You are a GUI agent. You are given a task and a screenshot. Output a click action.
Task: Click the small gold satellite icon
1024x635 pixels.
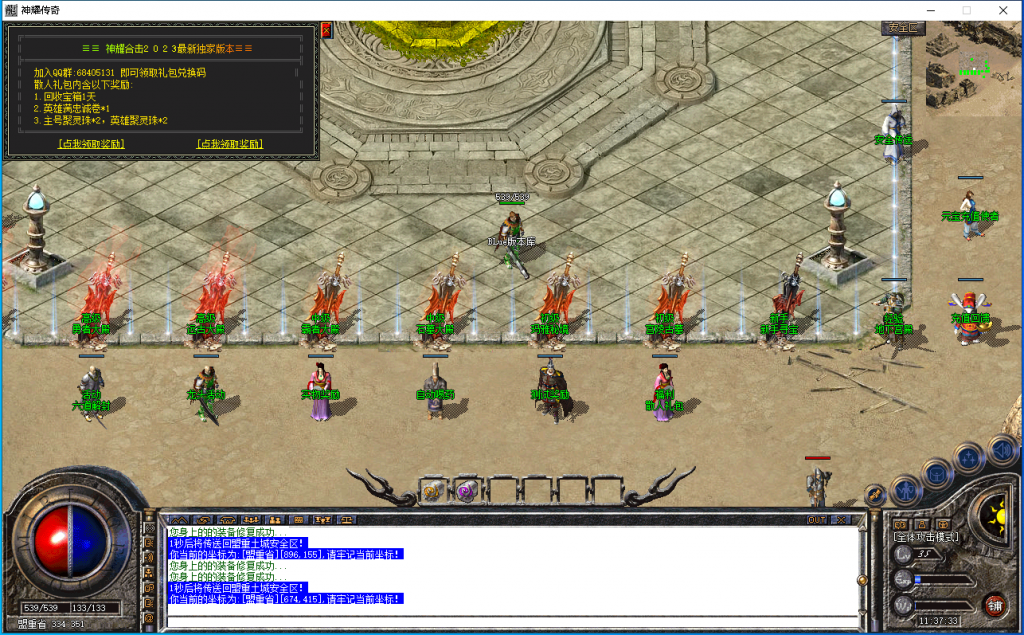coord(875,495)
